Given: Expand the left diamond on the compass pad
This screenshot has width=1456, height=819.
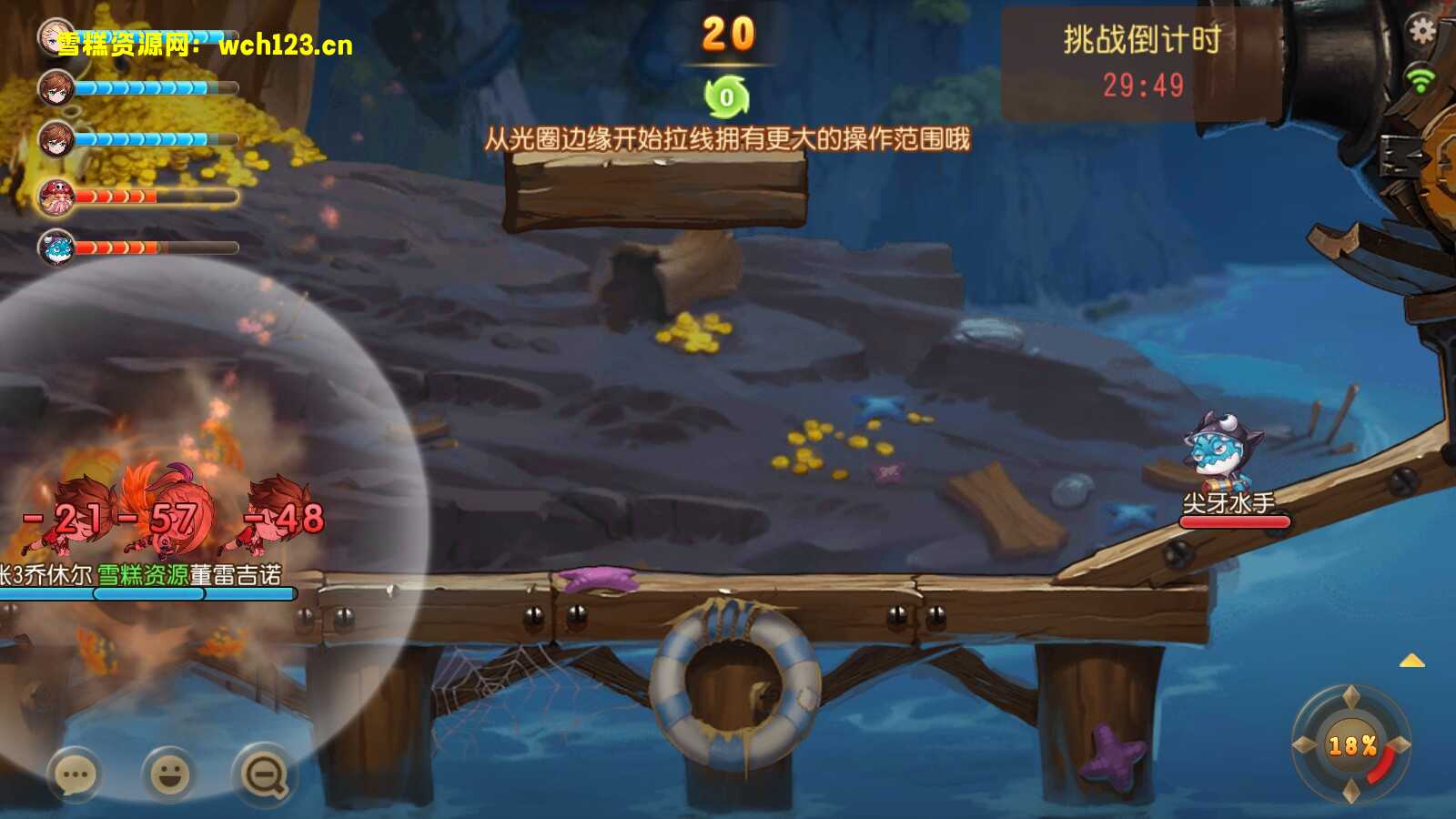Looking at the screenshot, I should pos(1303,744).
